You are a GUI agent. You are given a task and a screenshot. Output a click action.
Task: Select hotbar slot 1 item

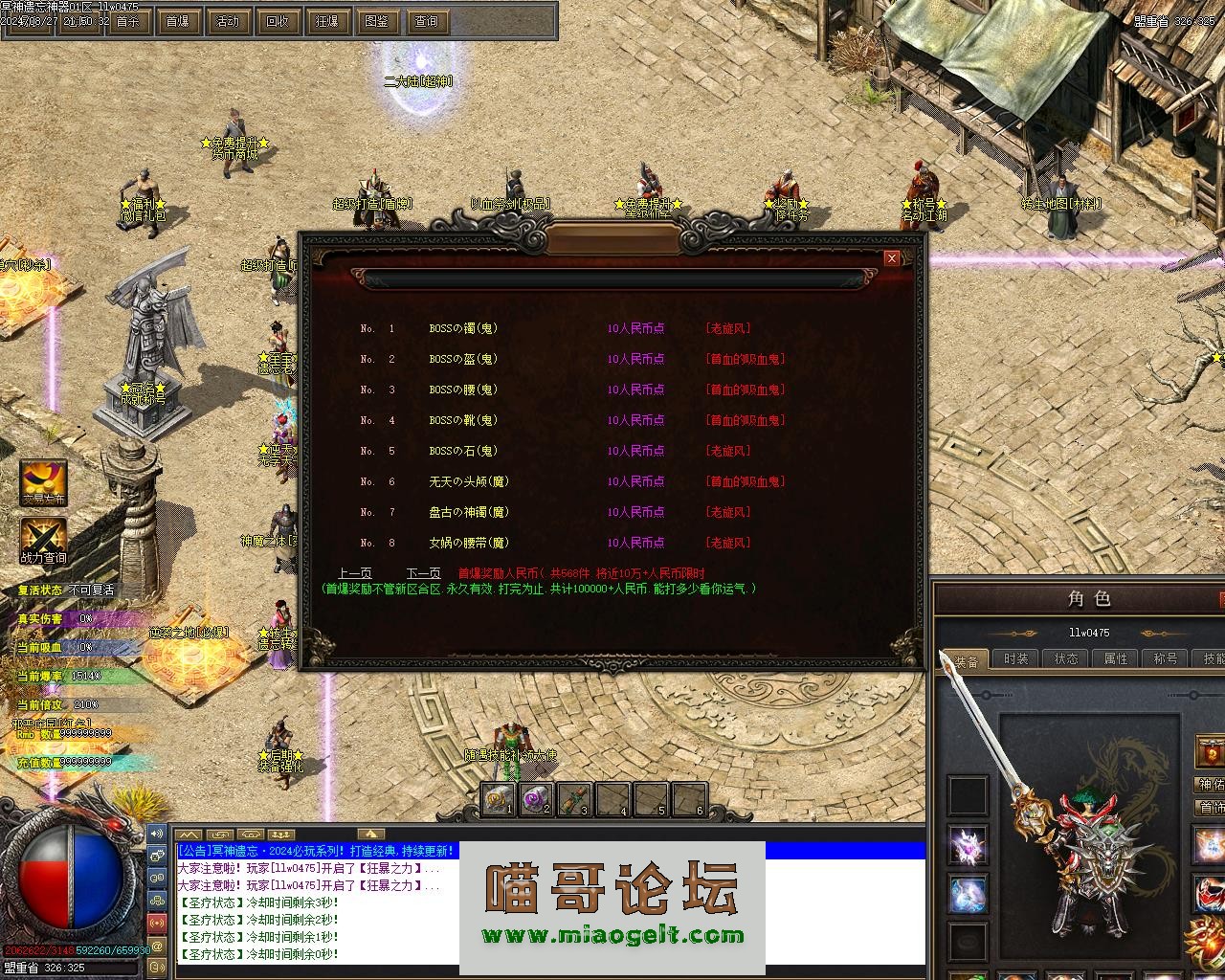[498, 799]
